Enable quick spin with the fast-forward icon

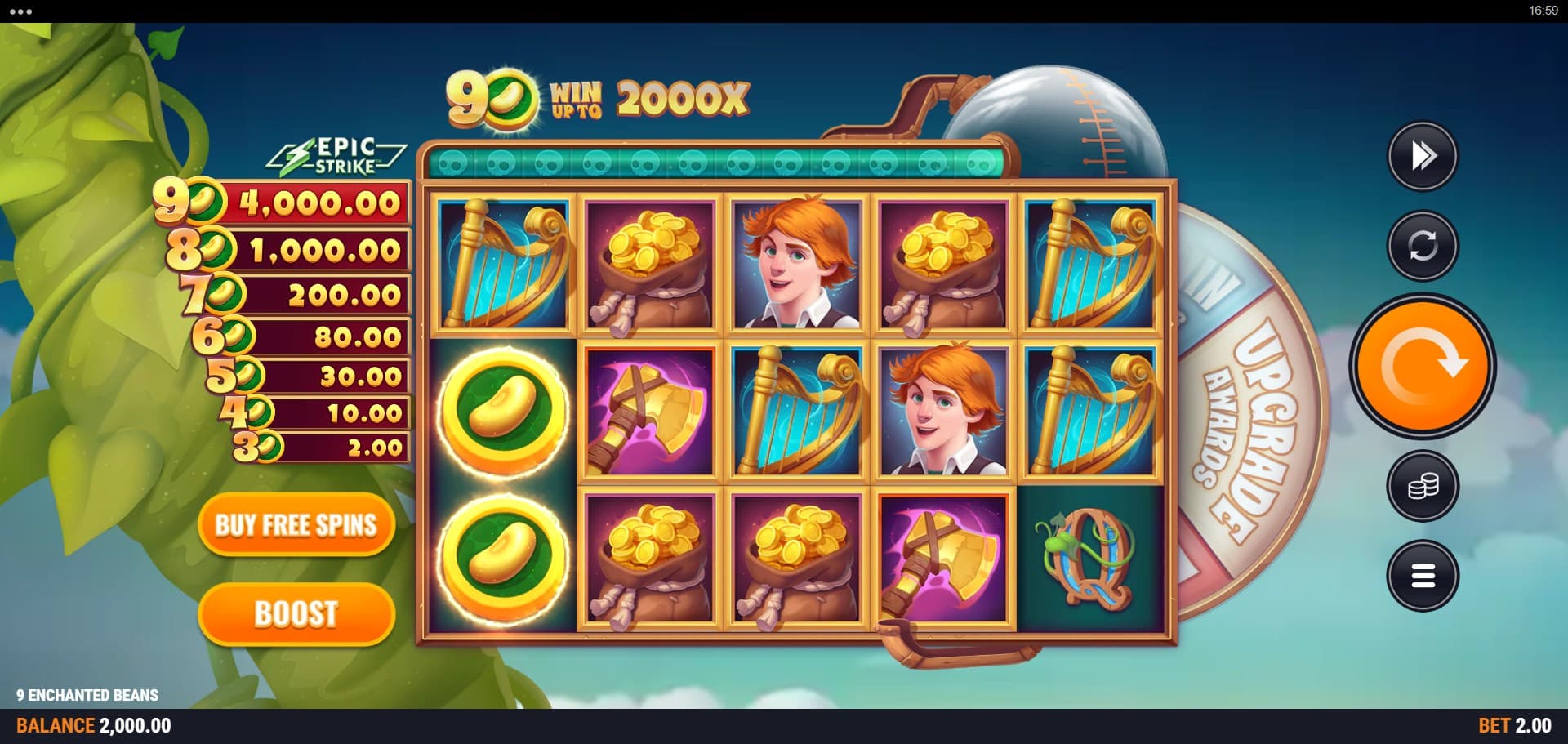[1423, 156]
